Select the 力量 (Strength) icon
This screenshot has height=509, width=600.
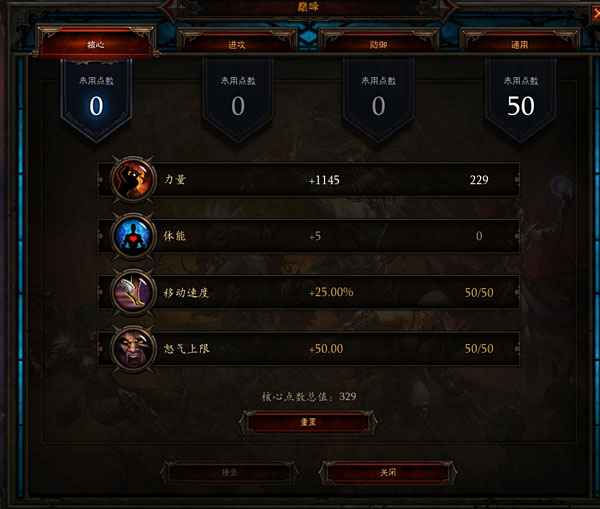pyautogui.click(x=134, y=180)
